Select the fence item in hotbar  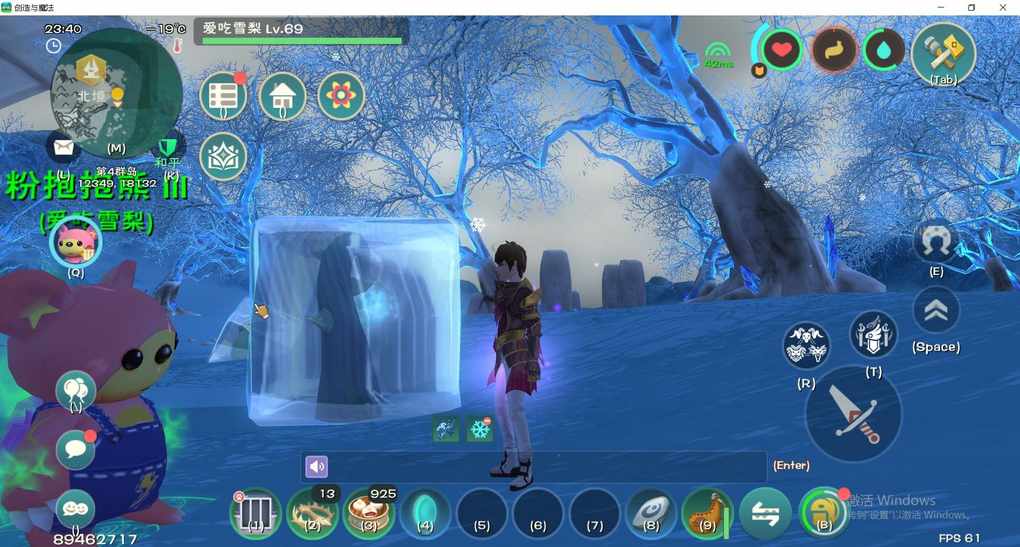point(256,514)
